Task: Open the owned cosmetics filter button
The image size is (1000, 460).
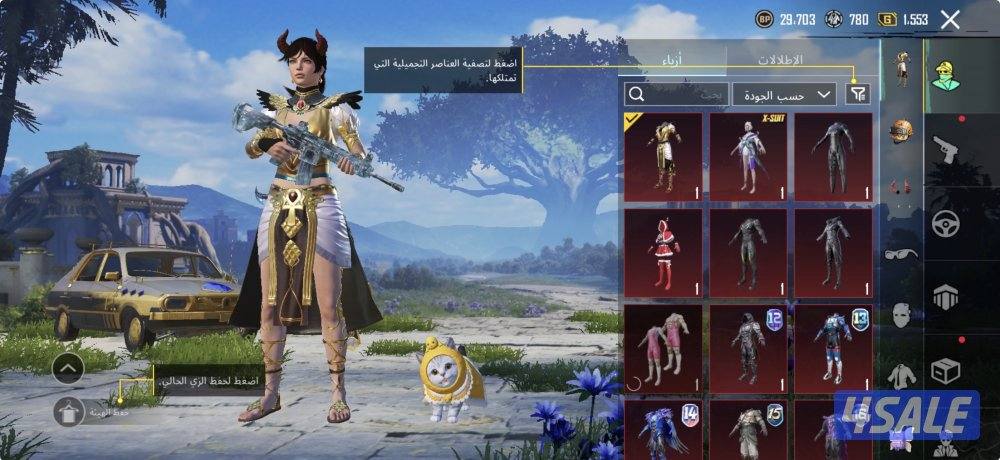Action: click(858, 93)
